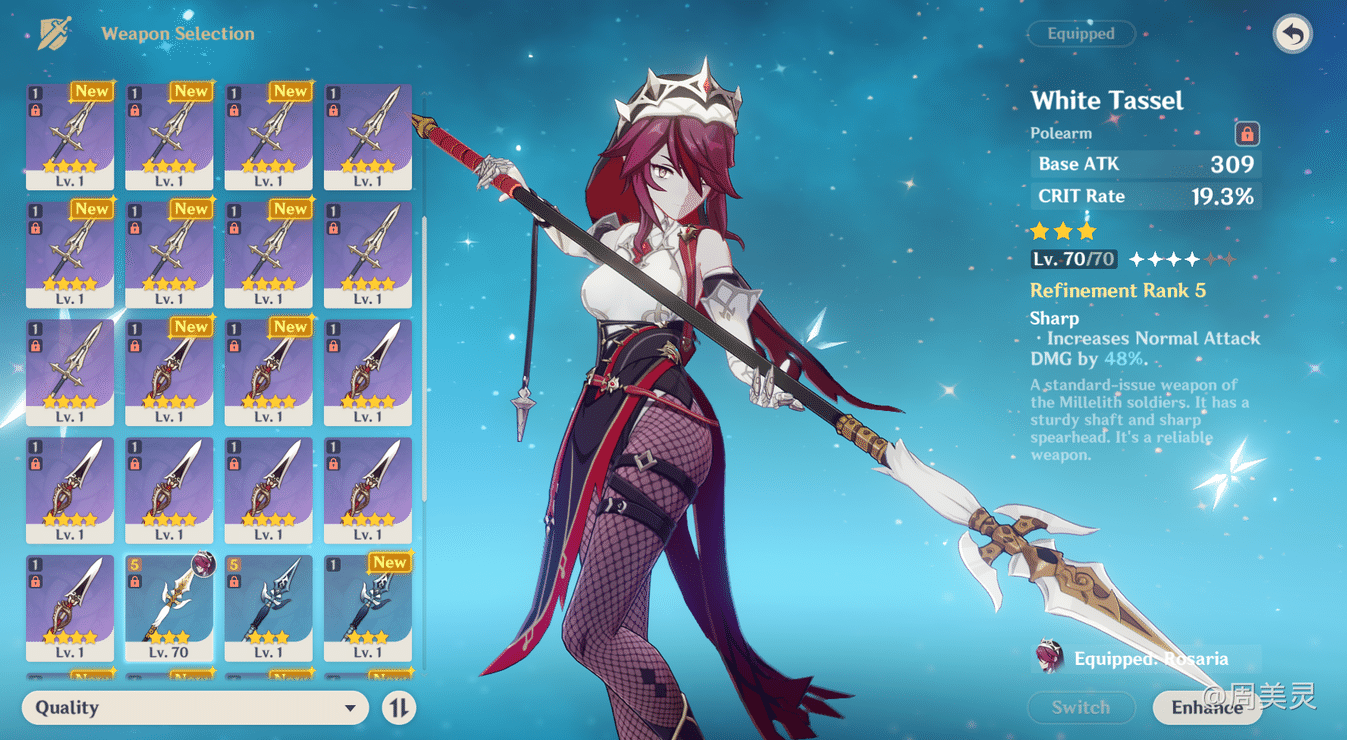The image size is (1347, 740).
Task: Click Rosaria's avatar beside Equipped: Rosaria
Action: coord(1049,658)
